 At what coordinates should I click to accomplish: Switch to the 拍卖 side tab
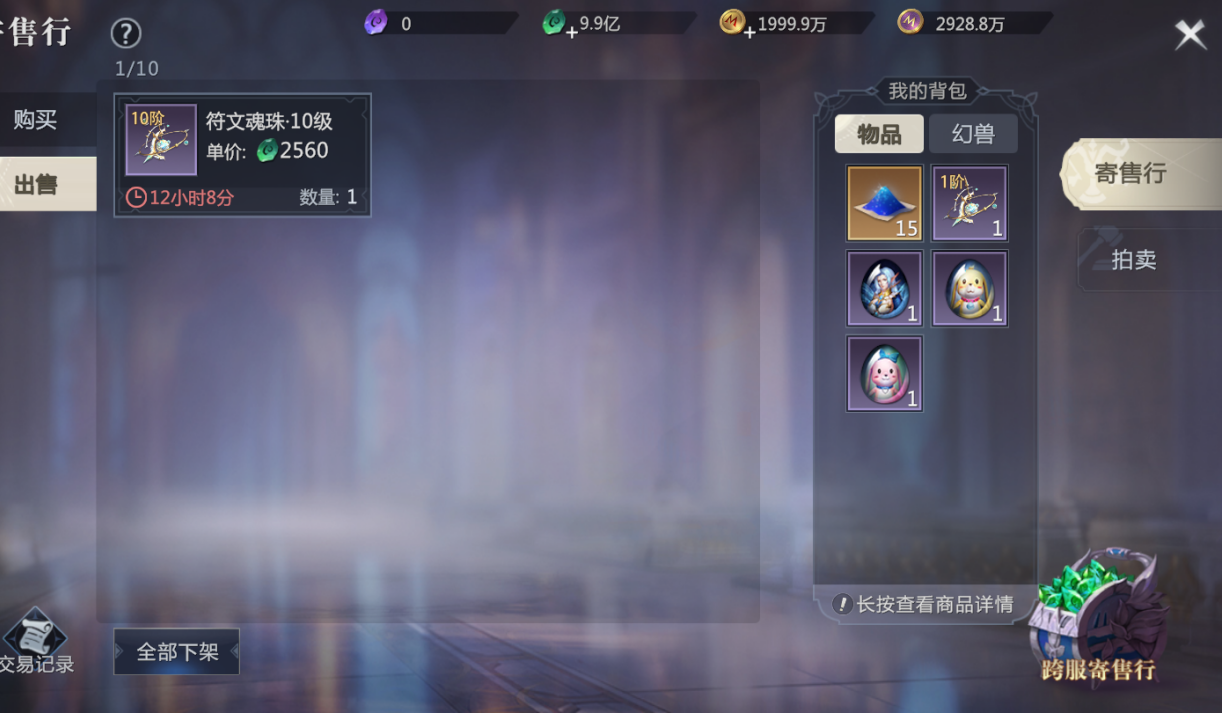coord(1140,260)
